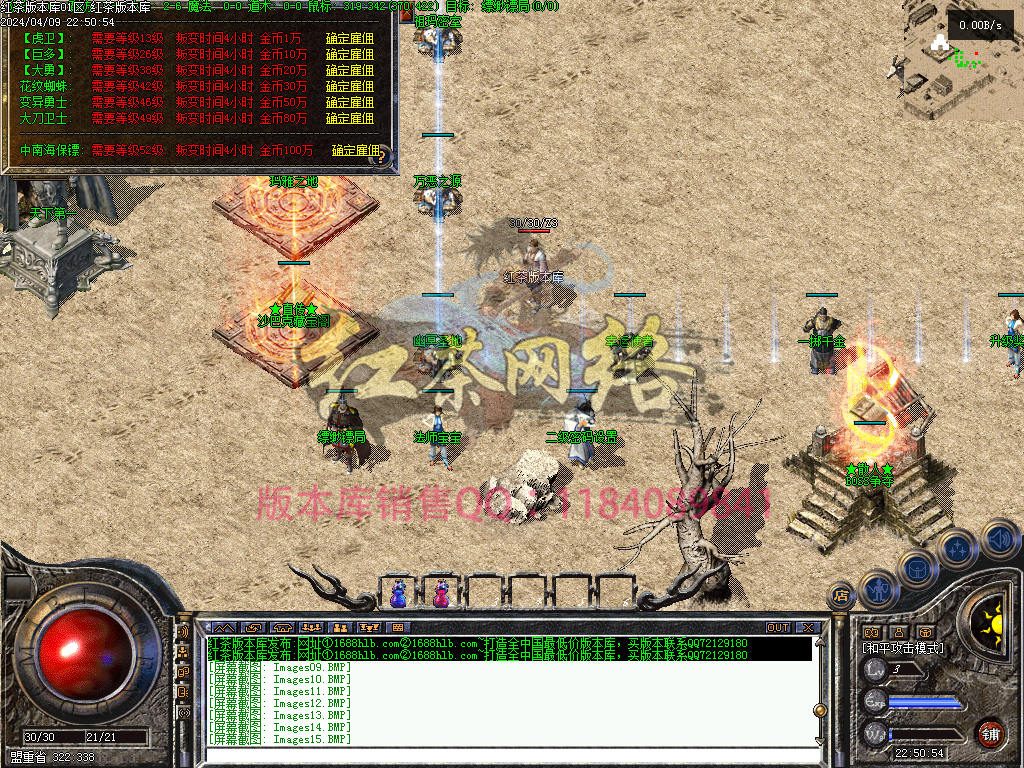Open the minimap
This screenshot has width=1024, height=768.
pos(962,60)
